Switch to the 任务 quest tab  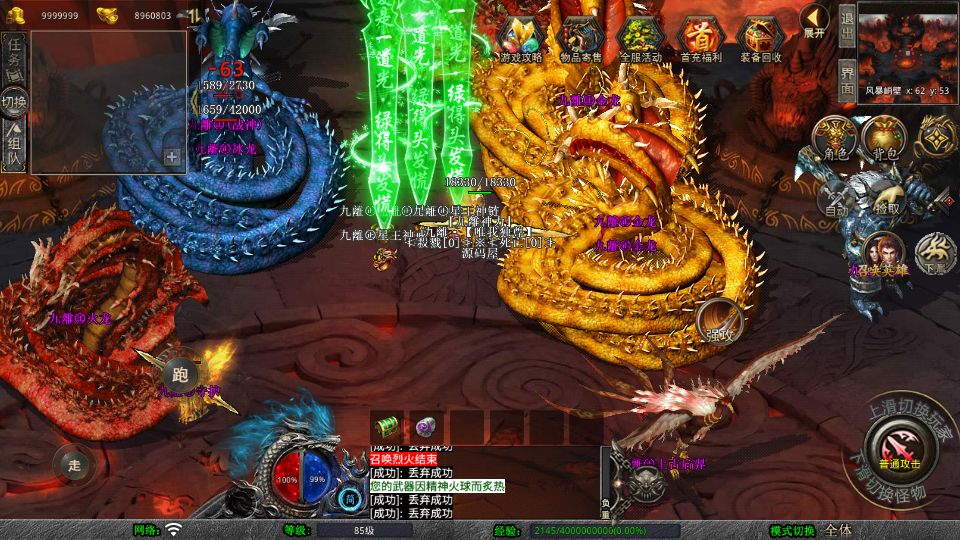pyautogui.click(x=15, y=54)
